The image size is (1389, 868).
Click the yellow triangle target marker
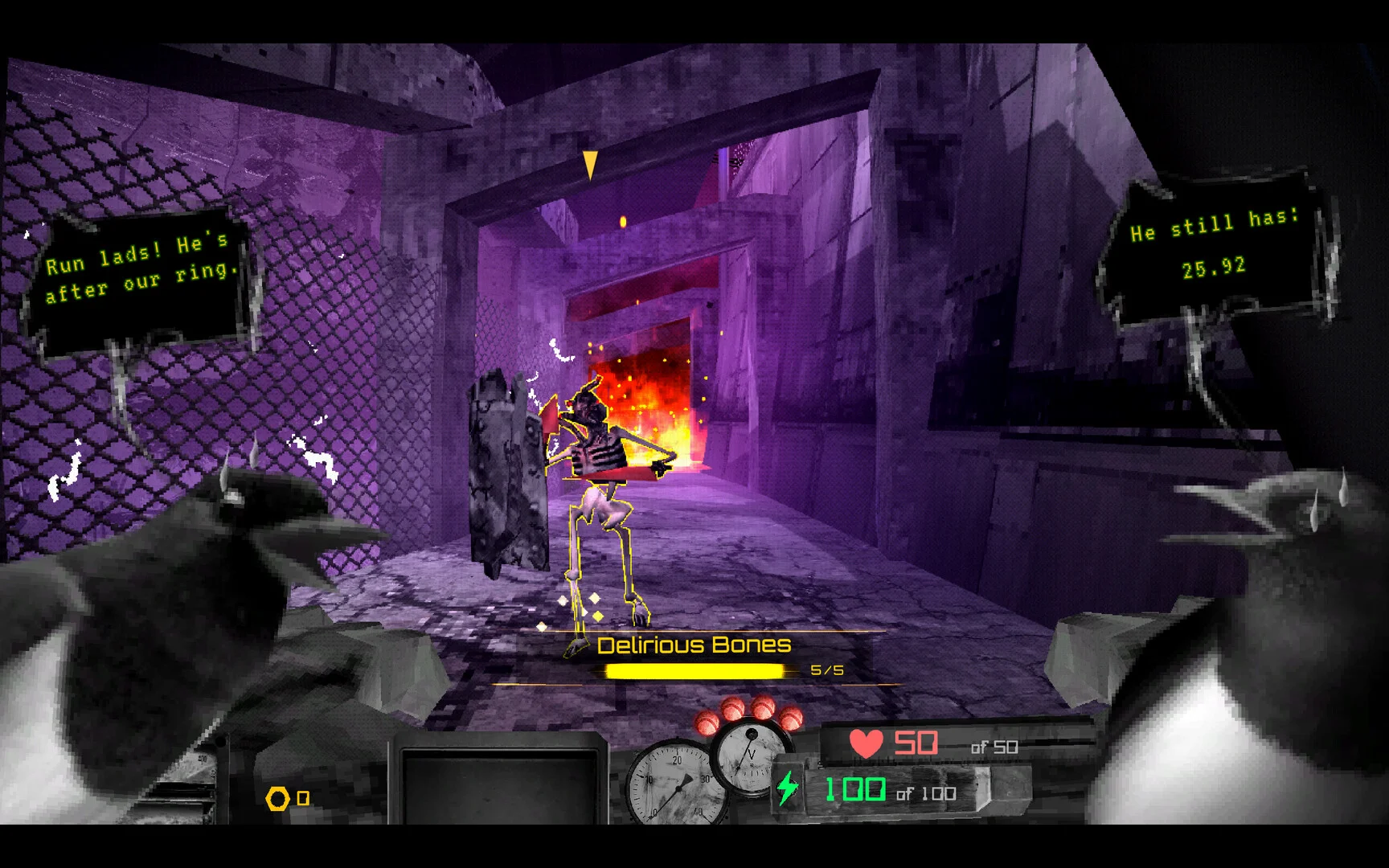click(590, 164)
